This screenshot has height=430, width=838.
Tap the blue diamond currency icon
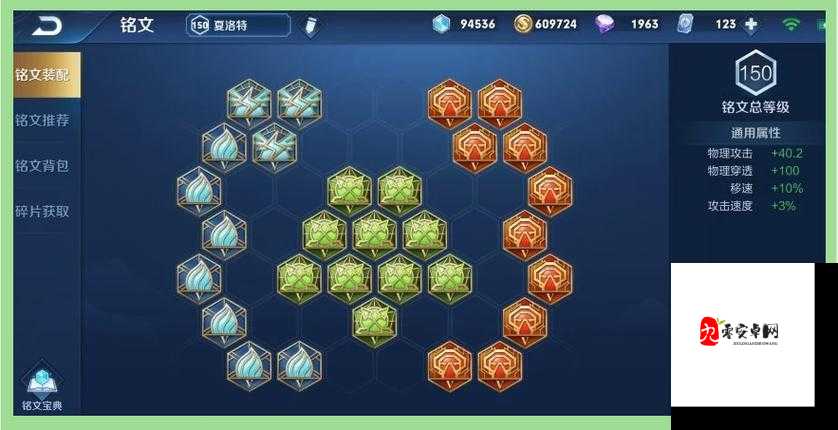(x=442, y=24)
